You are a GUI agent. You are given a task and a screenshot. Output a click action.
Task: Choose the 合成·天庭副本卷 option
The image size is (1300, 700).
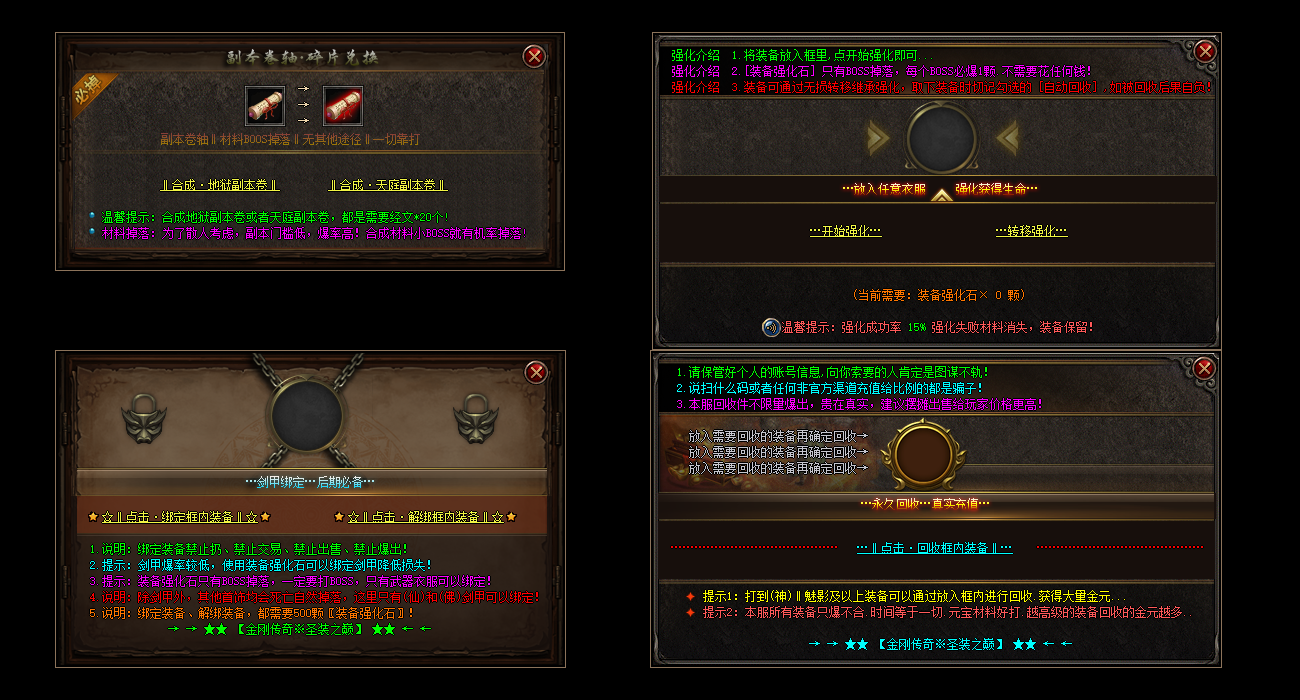tap(388, 185)
